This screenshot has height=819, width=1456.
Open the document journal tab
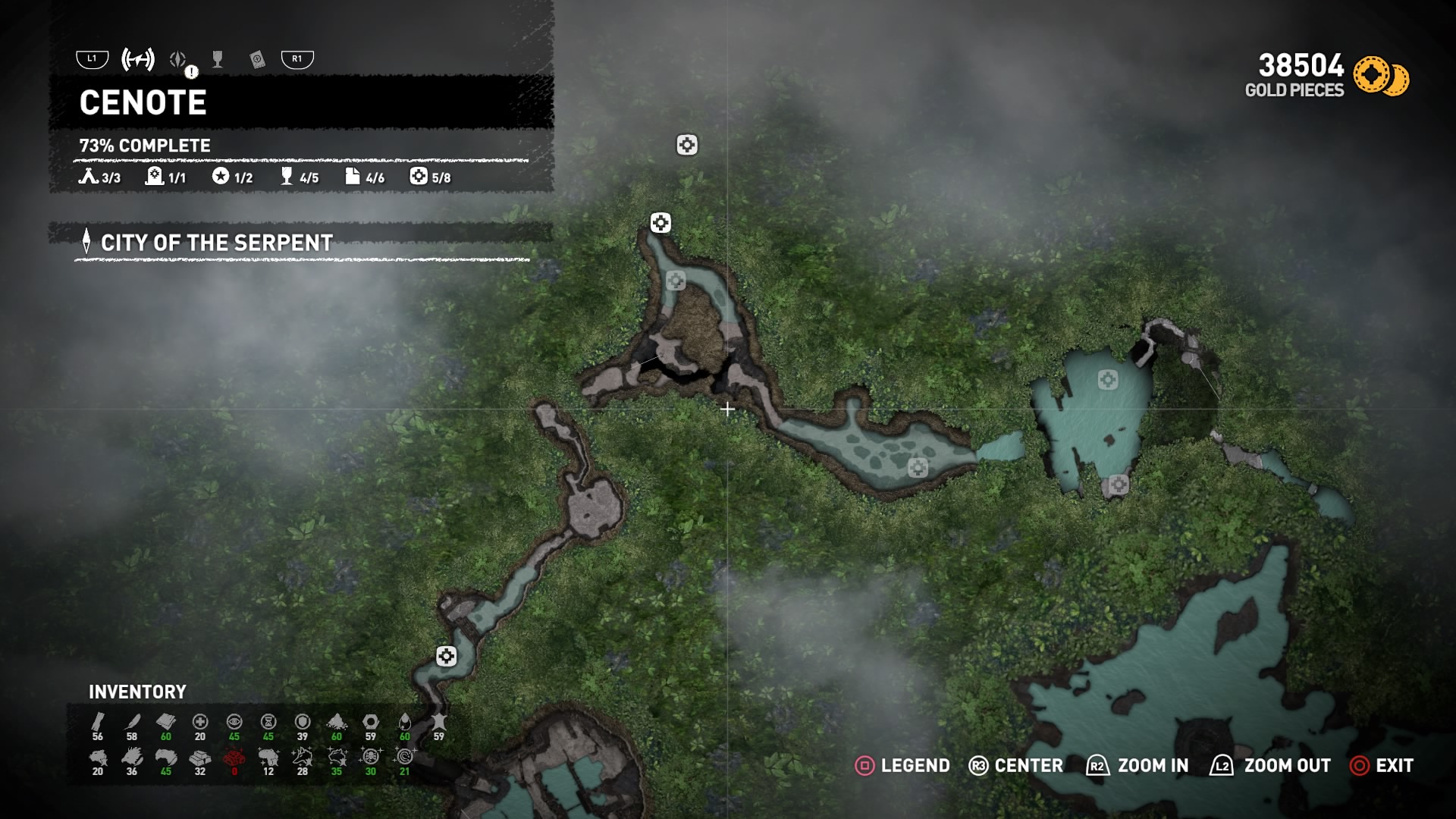(x=257, y=60)
